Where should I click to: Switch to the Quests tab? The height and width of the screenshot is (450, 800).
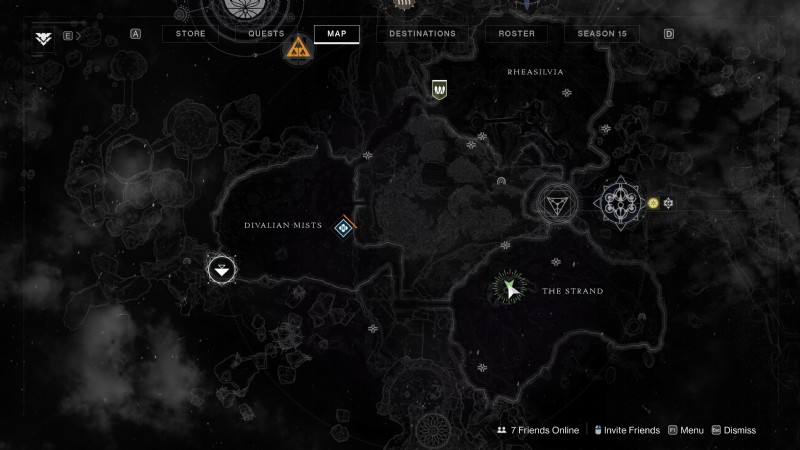[x=266, y=34]
